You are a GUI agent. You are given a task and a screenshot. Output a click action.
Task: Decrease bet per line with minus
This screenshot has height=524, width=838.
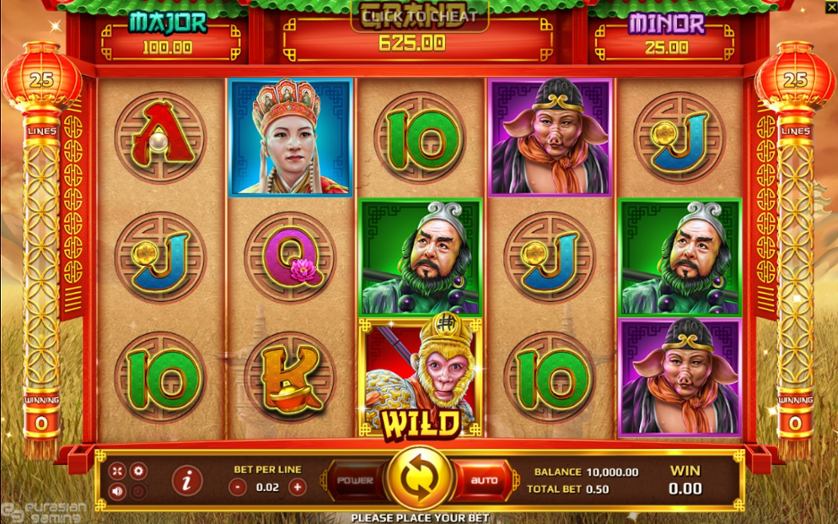(x=238, y=487)
